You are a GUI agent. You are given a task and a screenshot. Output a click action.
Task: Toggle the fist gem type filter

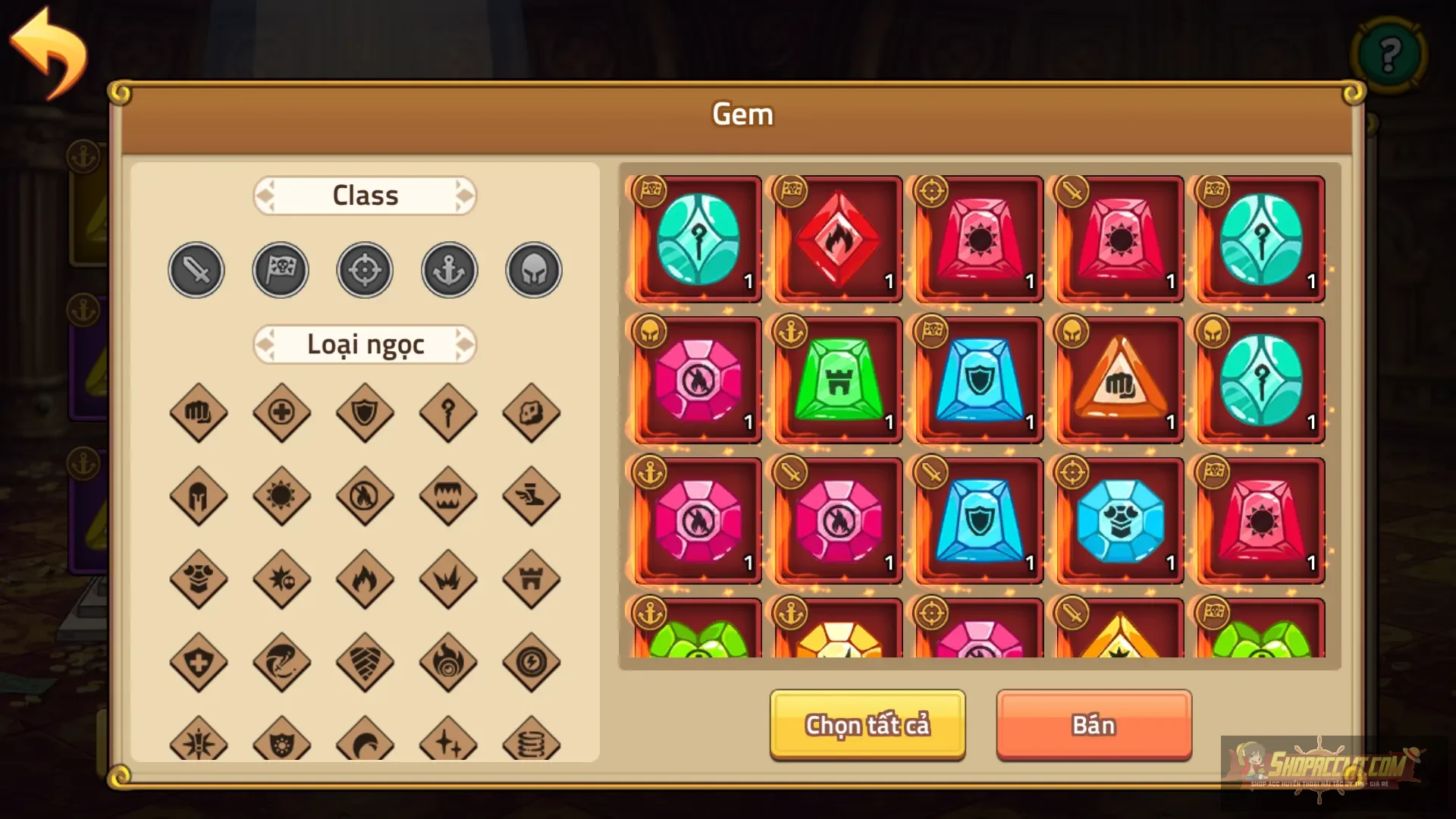click(x=199, y=413)
